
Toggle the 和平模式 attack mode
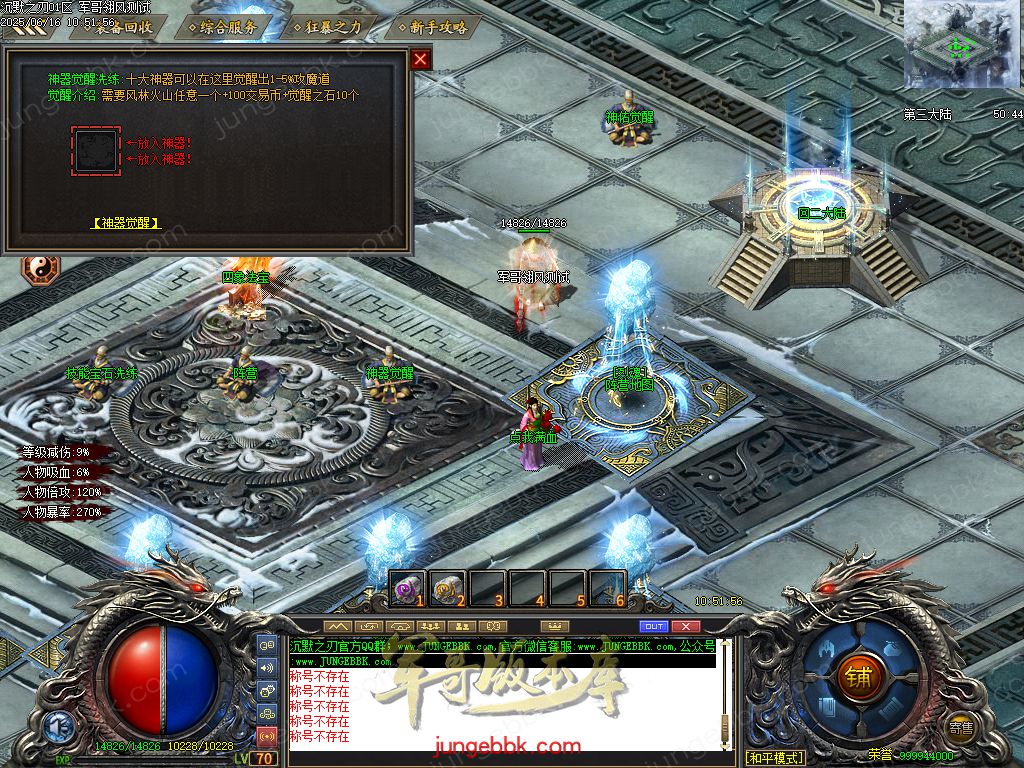775,757
